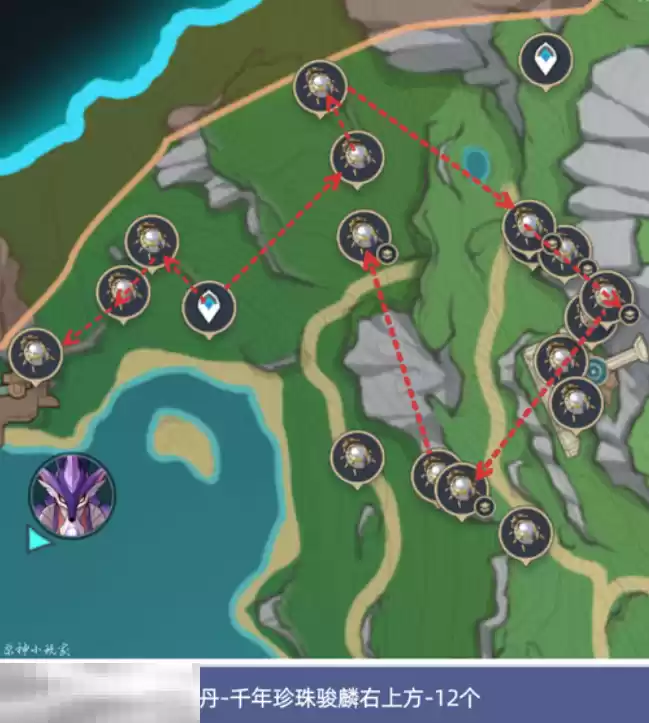Screen dimensions: 649x723
Task: Choose the pearl marker ending the route on the western shore
Action: tap(35, 353)
